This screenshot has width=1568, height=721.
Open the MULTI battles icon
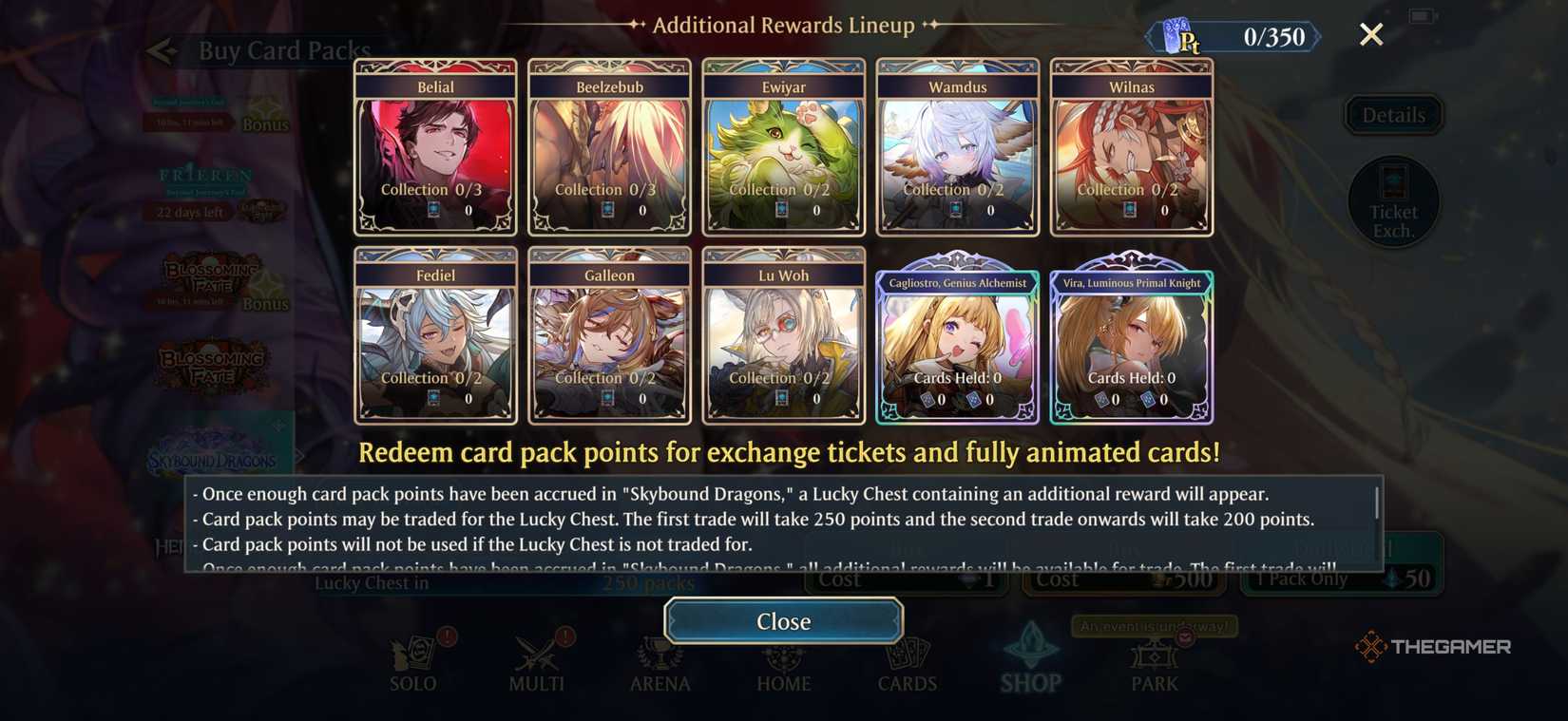536,658
